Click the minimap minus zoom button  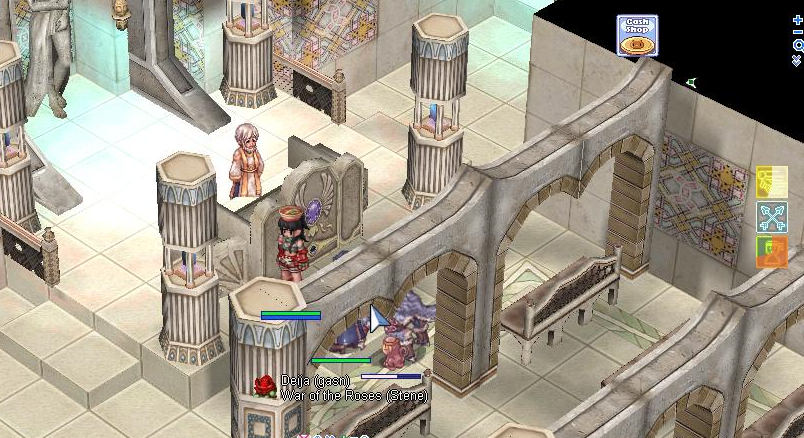click(x=797, y=32)
